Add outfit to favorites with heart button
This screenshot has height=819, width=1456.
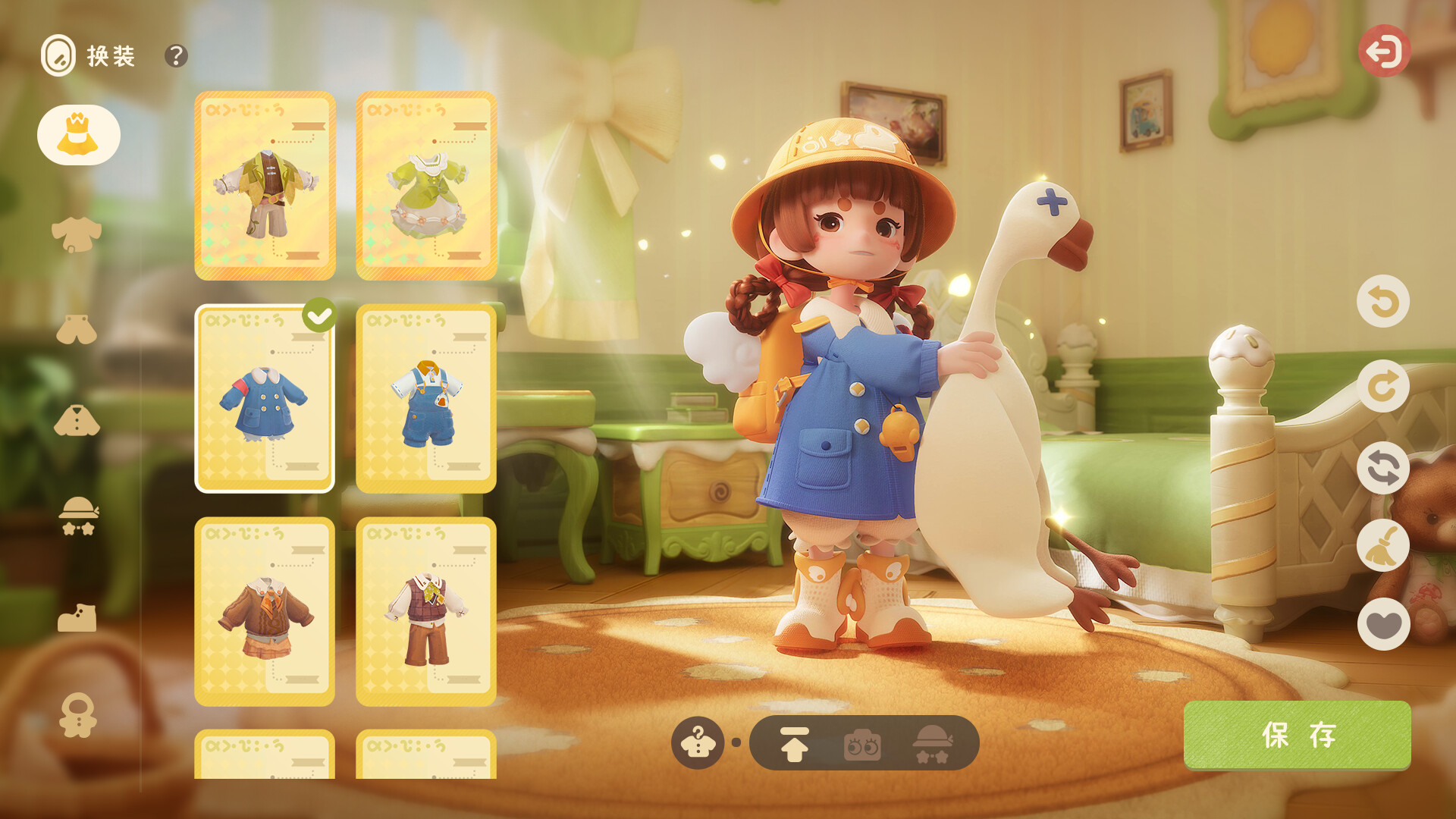[1383, 624]
